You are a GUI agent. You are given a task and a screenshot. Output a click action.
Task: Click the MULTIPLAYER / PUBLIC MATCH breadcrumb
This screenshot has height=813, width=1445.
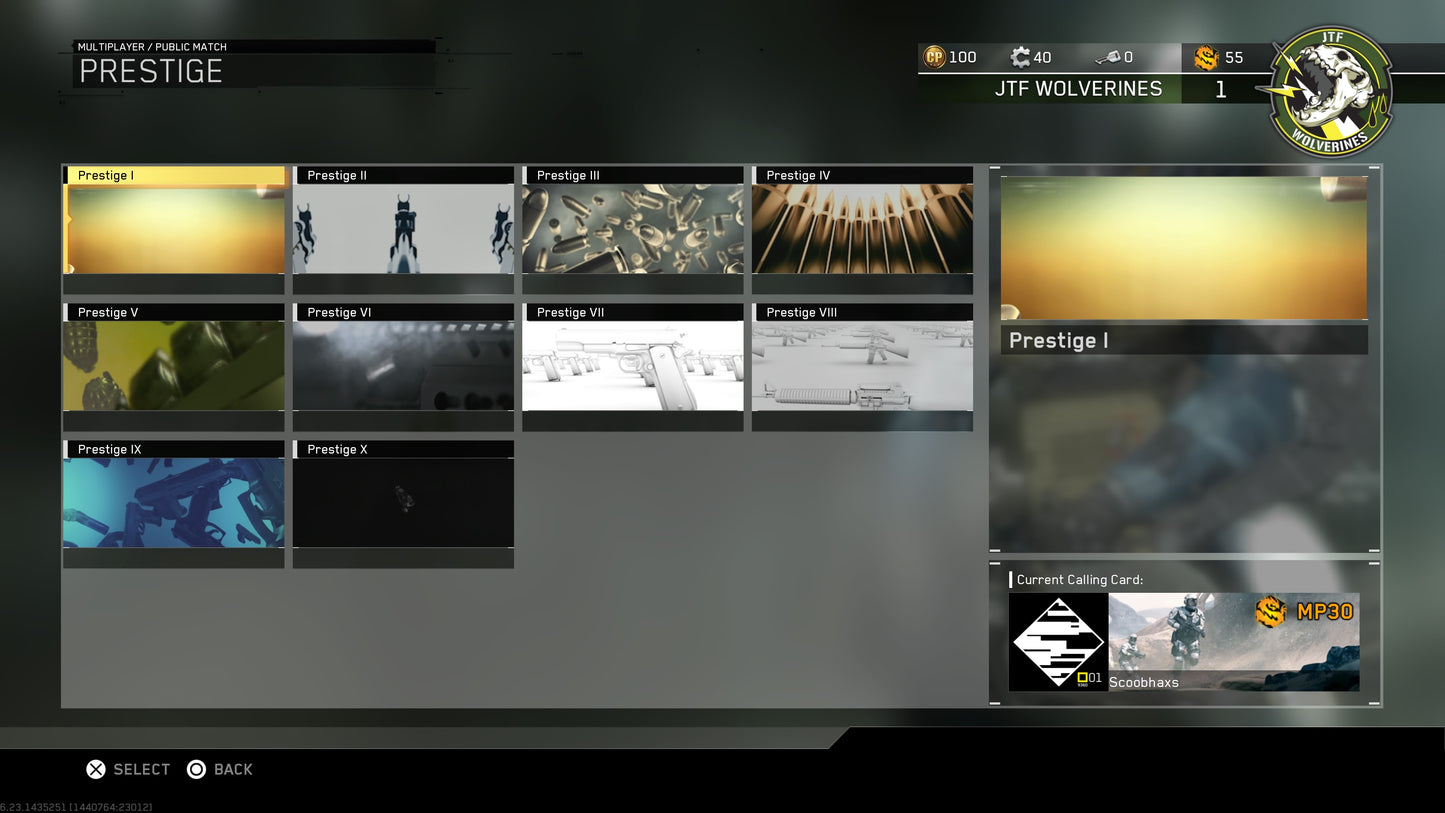click(152, 46)
